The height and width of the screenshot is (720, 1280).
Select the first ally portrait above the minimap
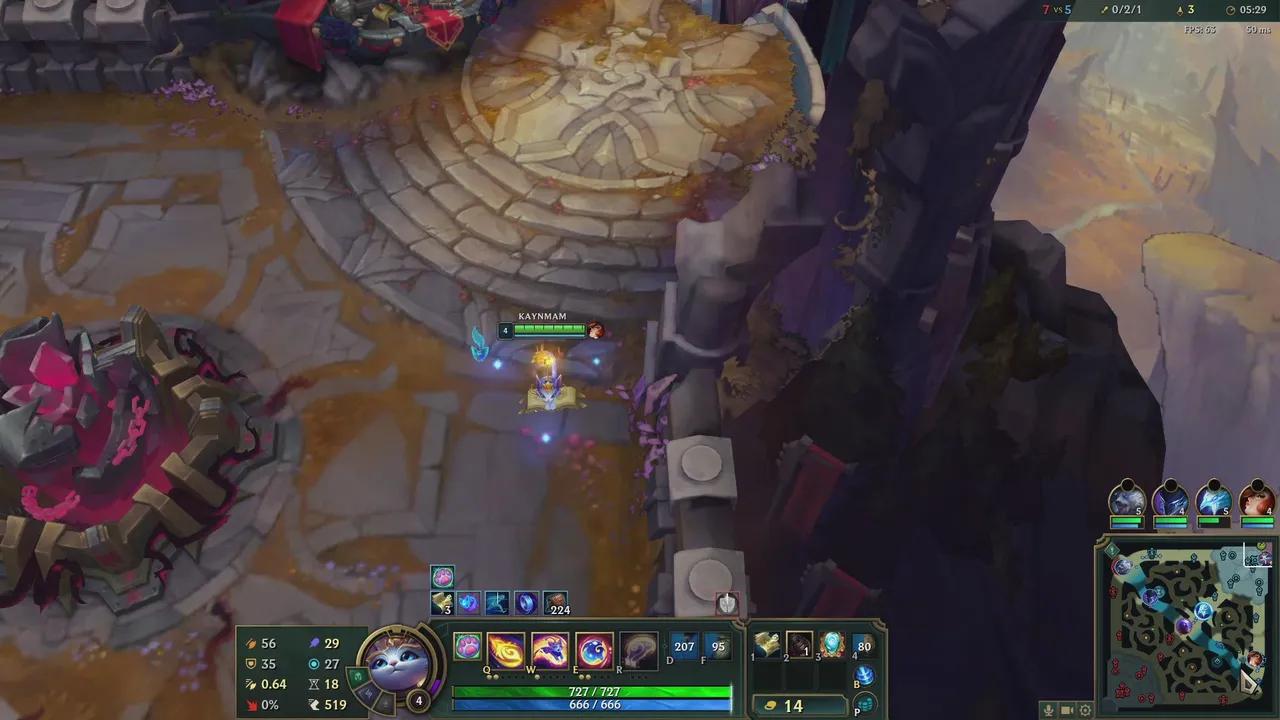coord(1126,503)
